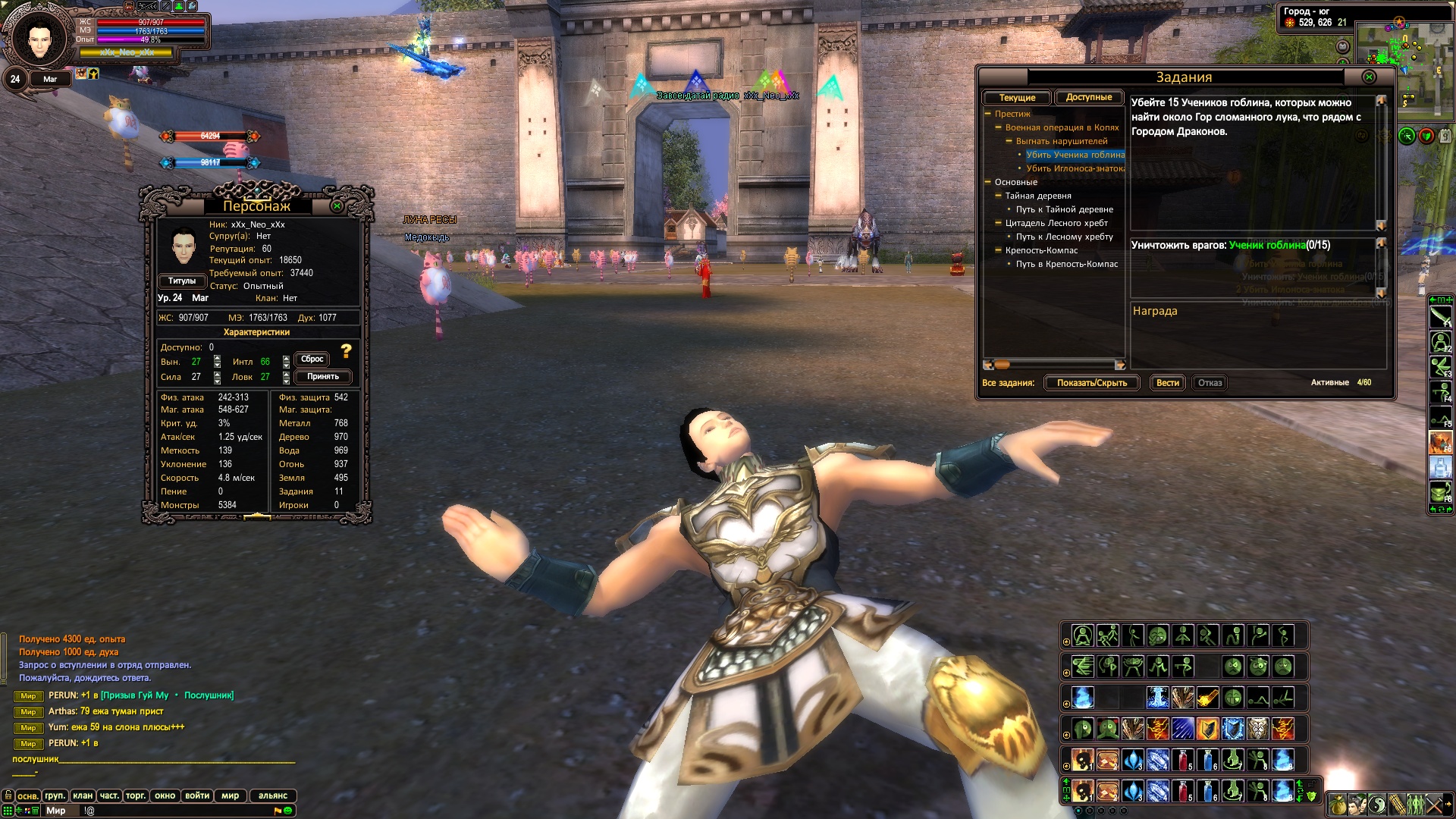Screen dimensions: 1456x819
Task: Confirm stats with Принять button
Action: tap(322, 377)
